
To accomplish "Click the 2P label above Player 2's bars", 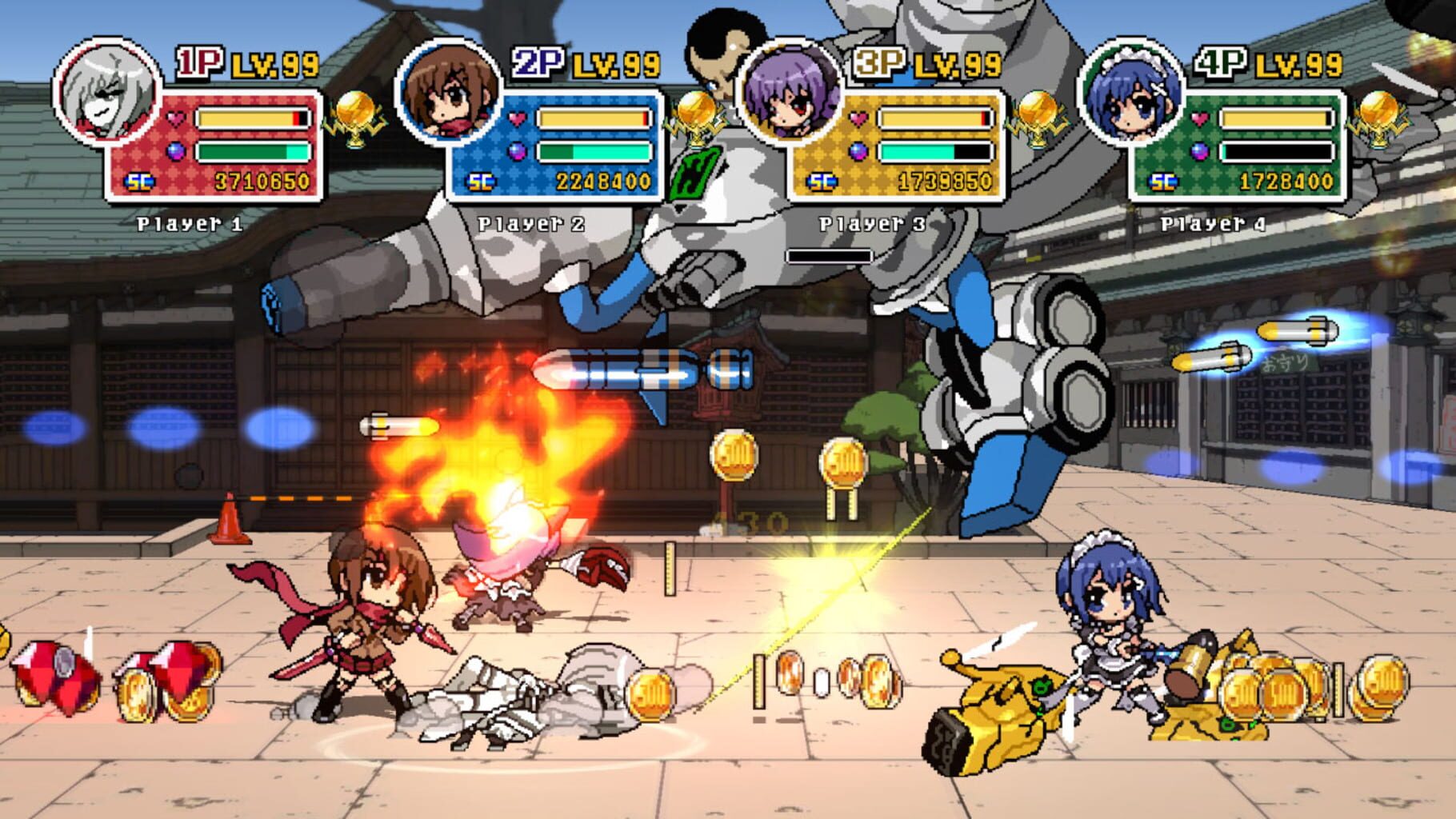I will pyautogui.click(x=538, y=62).
